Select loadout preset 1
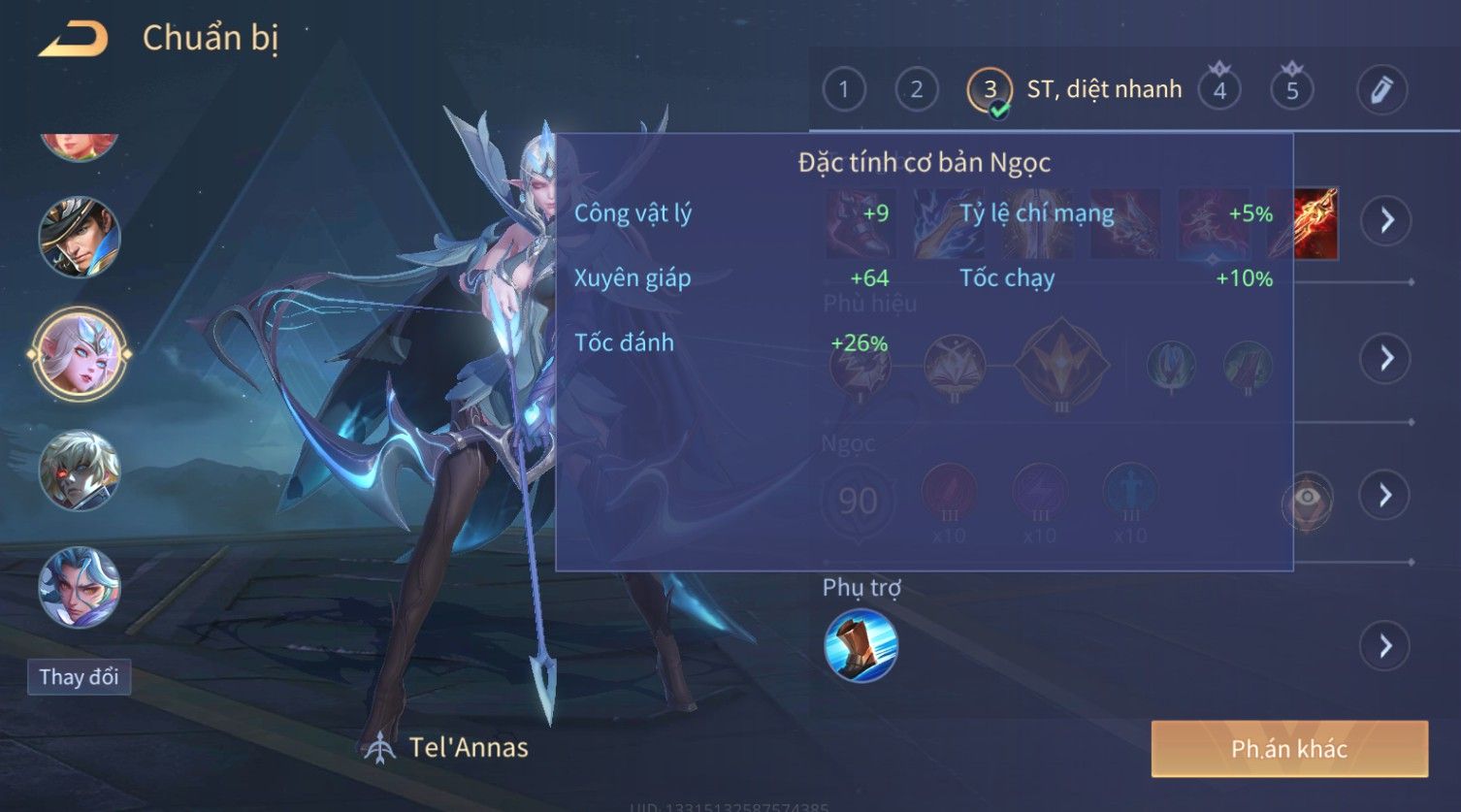 pyautogui.click(x=843, y=90)
